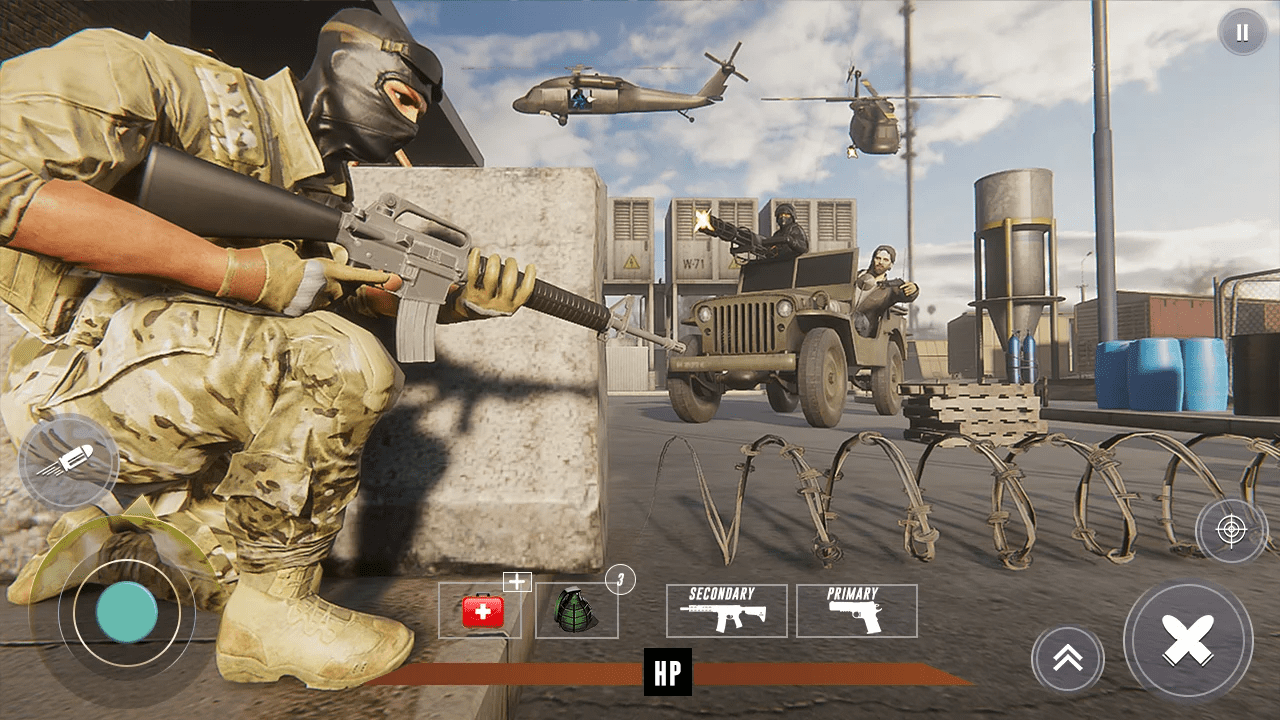Toggle aiming mode via the scope icon
1280x720 pixels.
1229,531
